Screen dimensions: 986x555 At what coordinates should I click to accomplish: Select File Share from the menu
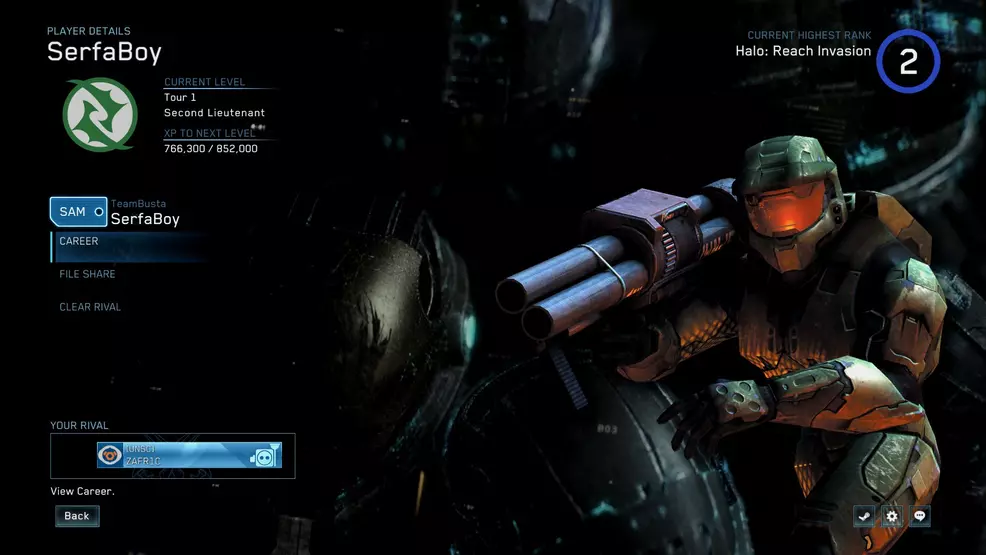87,274
